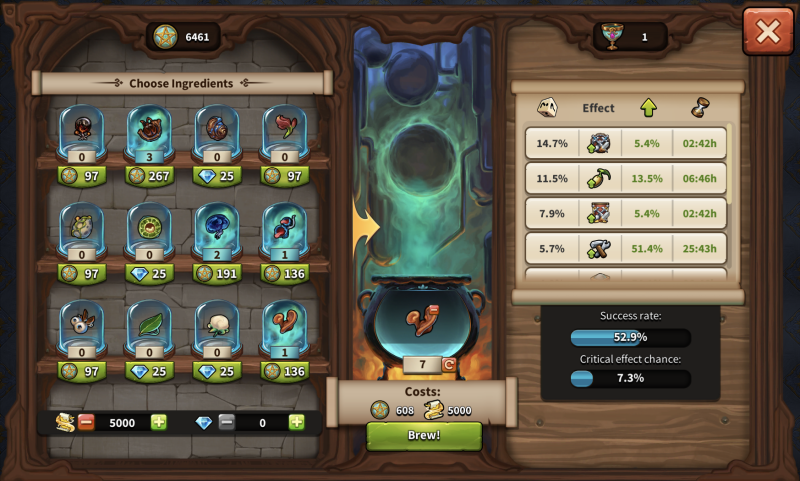800x481 pixels.
Task: Select the round green seed pod jar
Action: [150, 227]
